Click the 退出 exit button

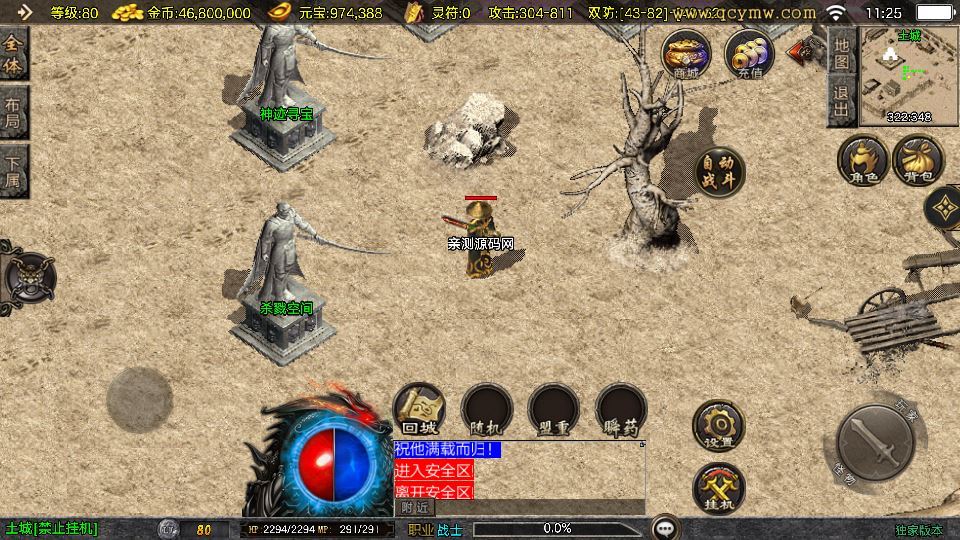point(842,101)
